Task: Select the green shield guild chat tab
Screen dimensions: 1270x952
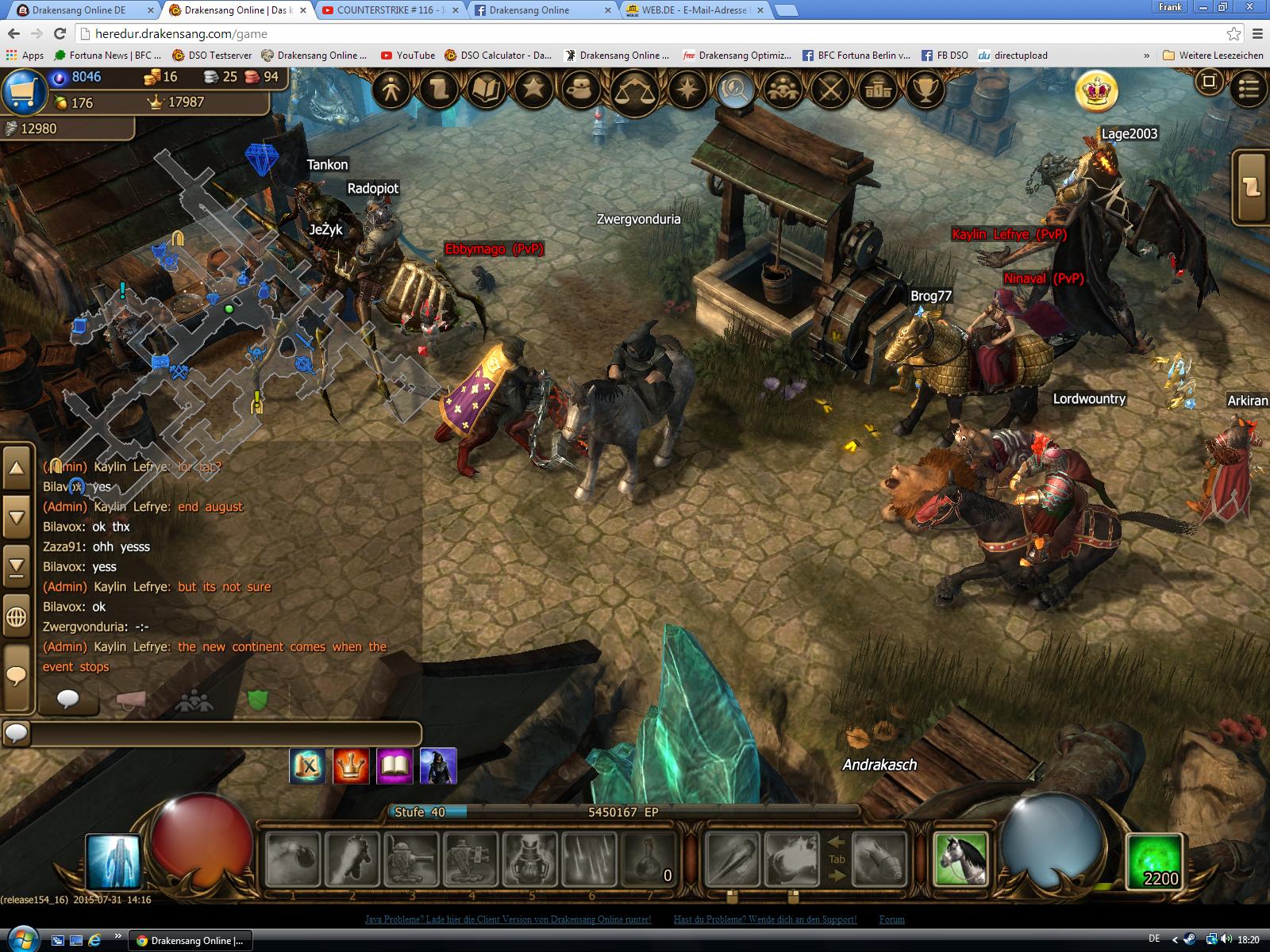Action: click(257, 701)
